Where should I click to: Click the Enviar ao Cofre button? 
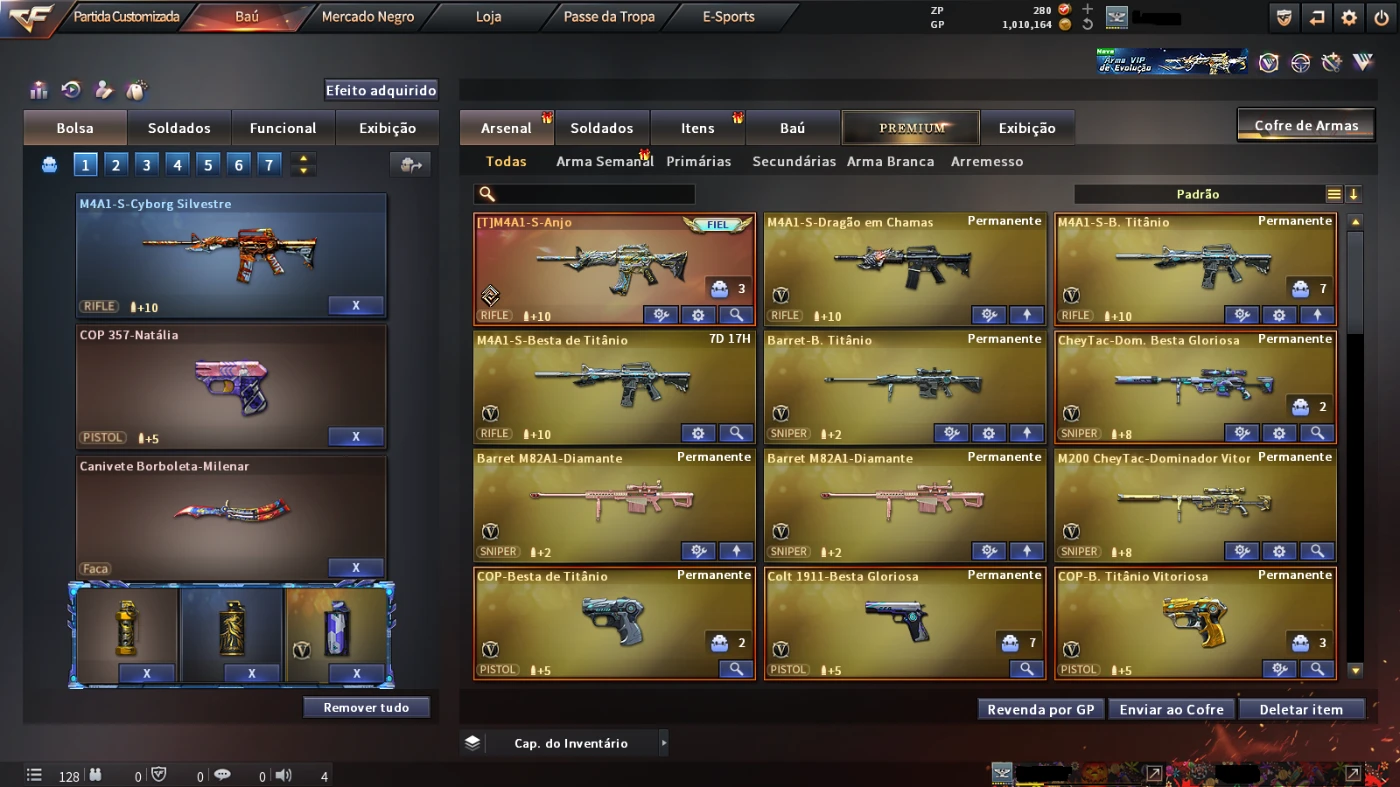pyautogui.click(x=1171, y=708)
